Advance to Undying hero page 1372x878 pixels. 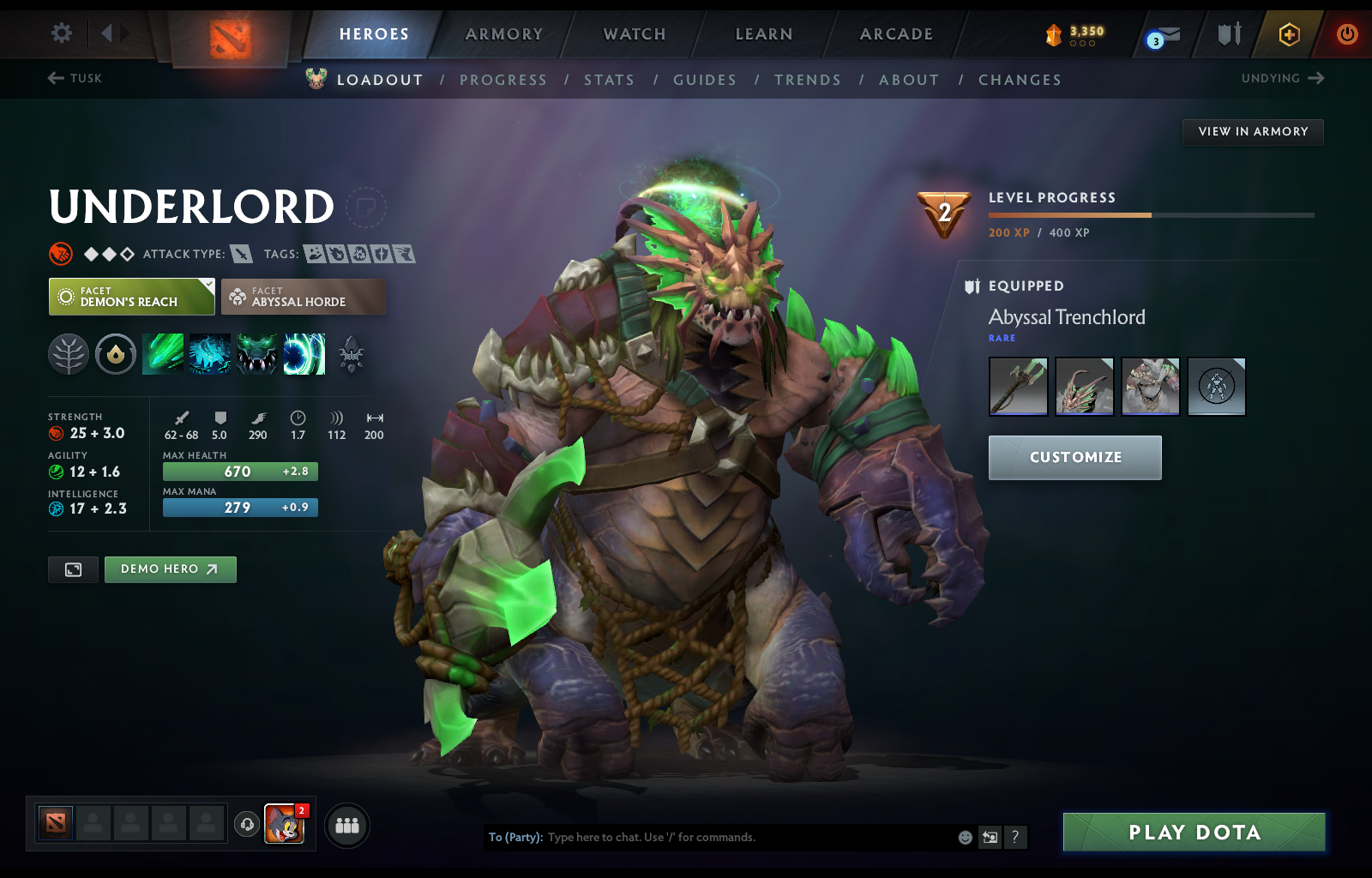click(1282, 78)
